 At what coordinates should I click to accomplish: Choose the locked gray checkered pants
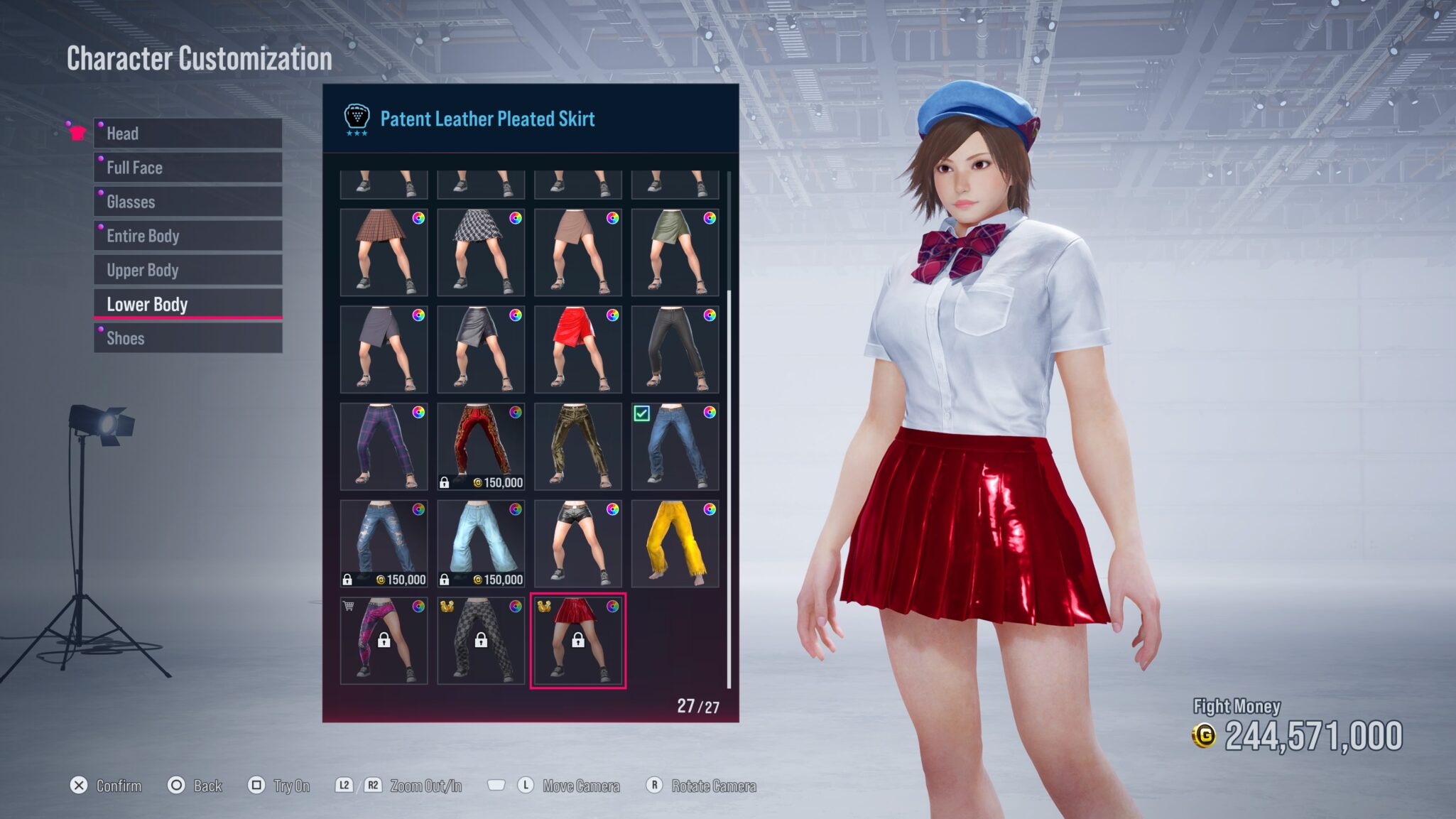tap(481, 641)
